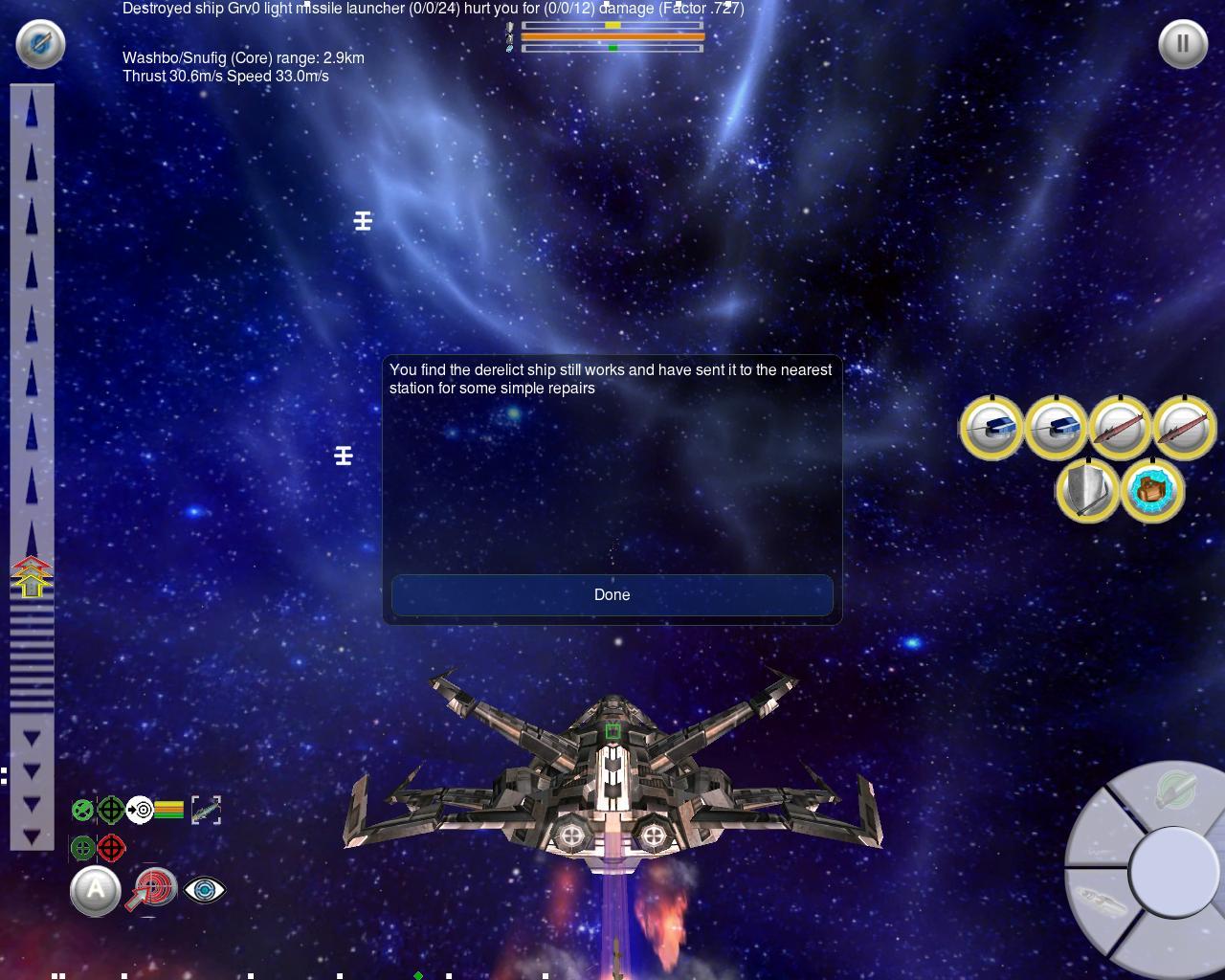1225x980 pixels.
Task: Toggle the eye view icon
Action: (x=204, y=890)
